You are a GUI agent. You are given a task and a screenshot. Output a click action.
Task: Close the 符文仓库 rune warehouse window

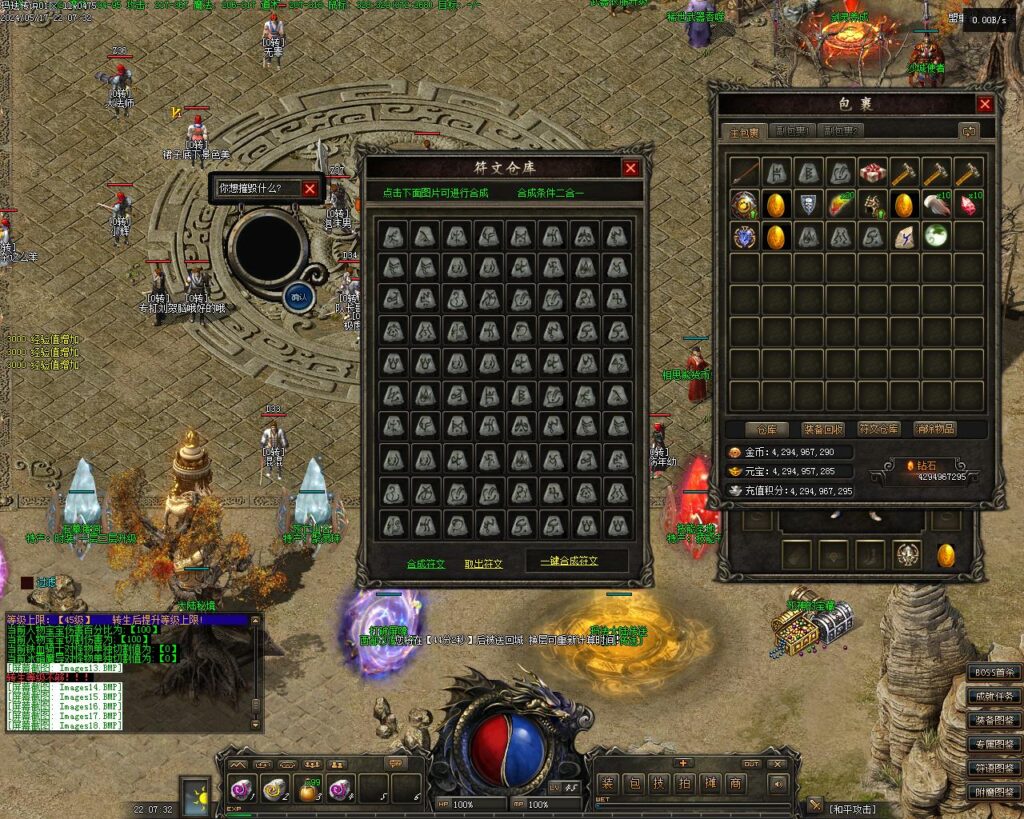630,168
